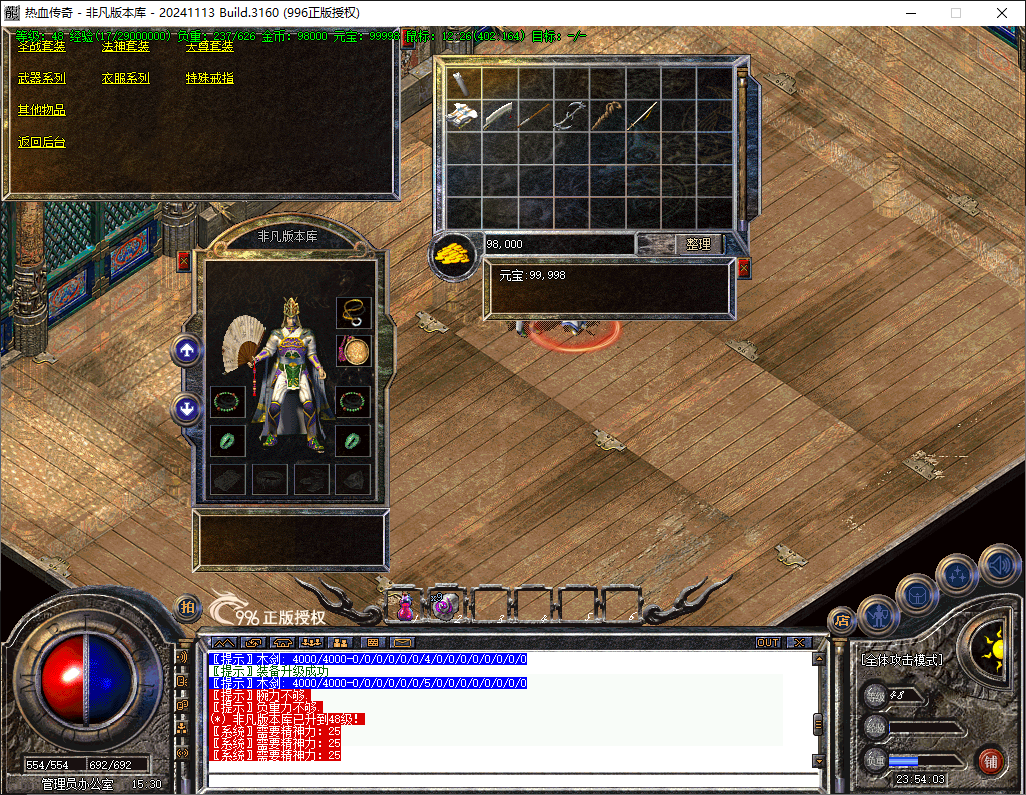This screenshot has width=1026, height=795.
Task: Select the 法神套装 menu link
Action: tap(125, 46)
